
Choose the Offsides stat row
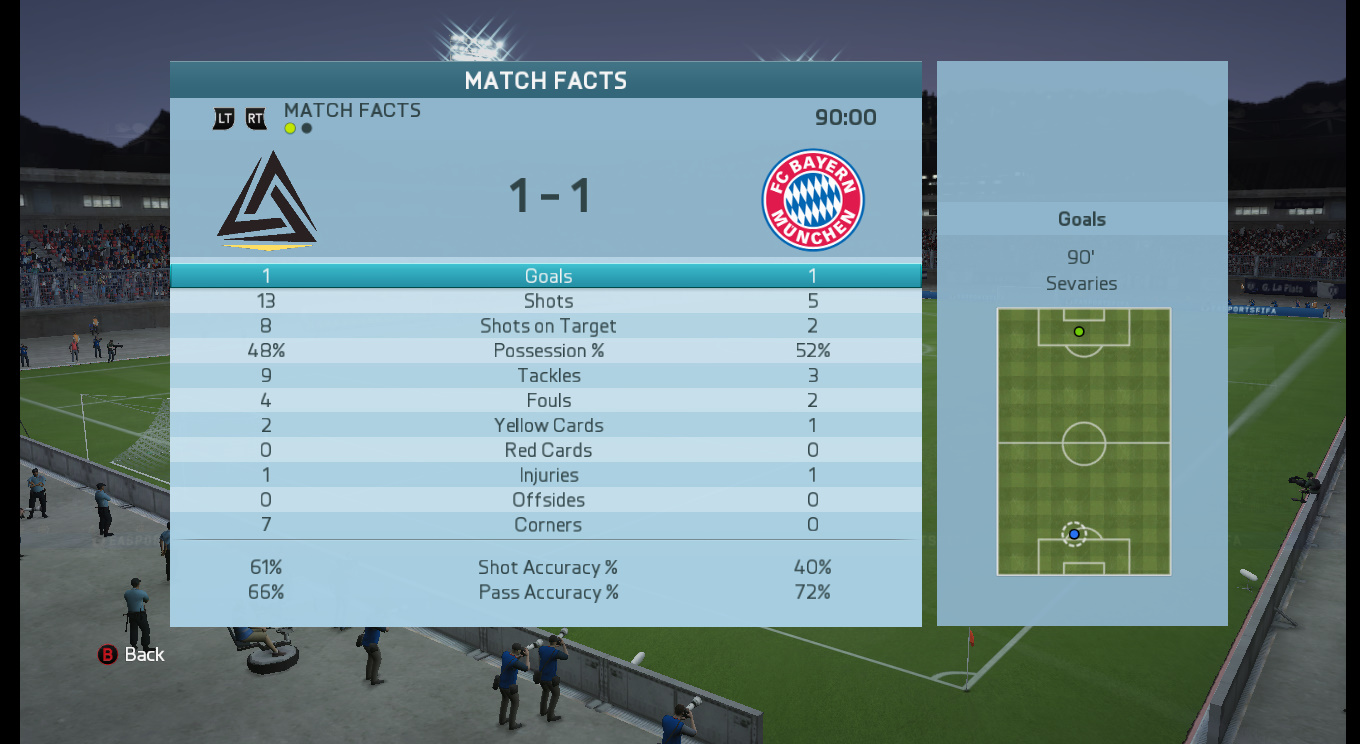(x=547, y=500)
